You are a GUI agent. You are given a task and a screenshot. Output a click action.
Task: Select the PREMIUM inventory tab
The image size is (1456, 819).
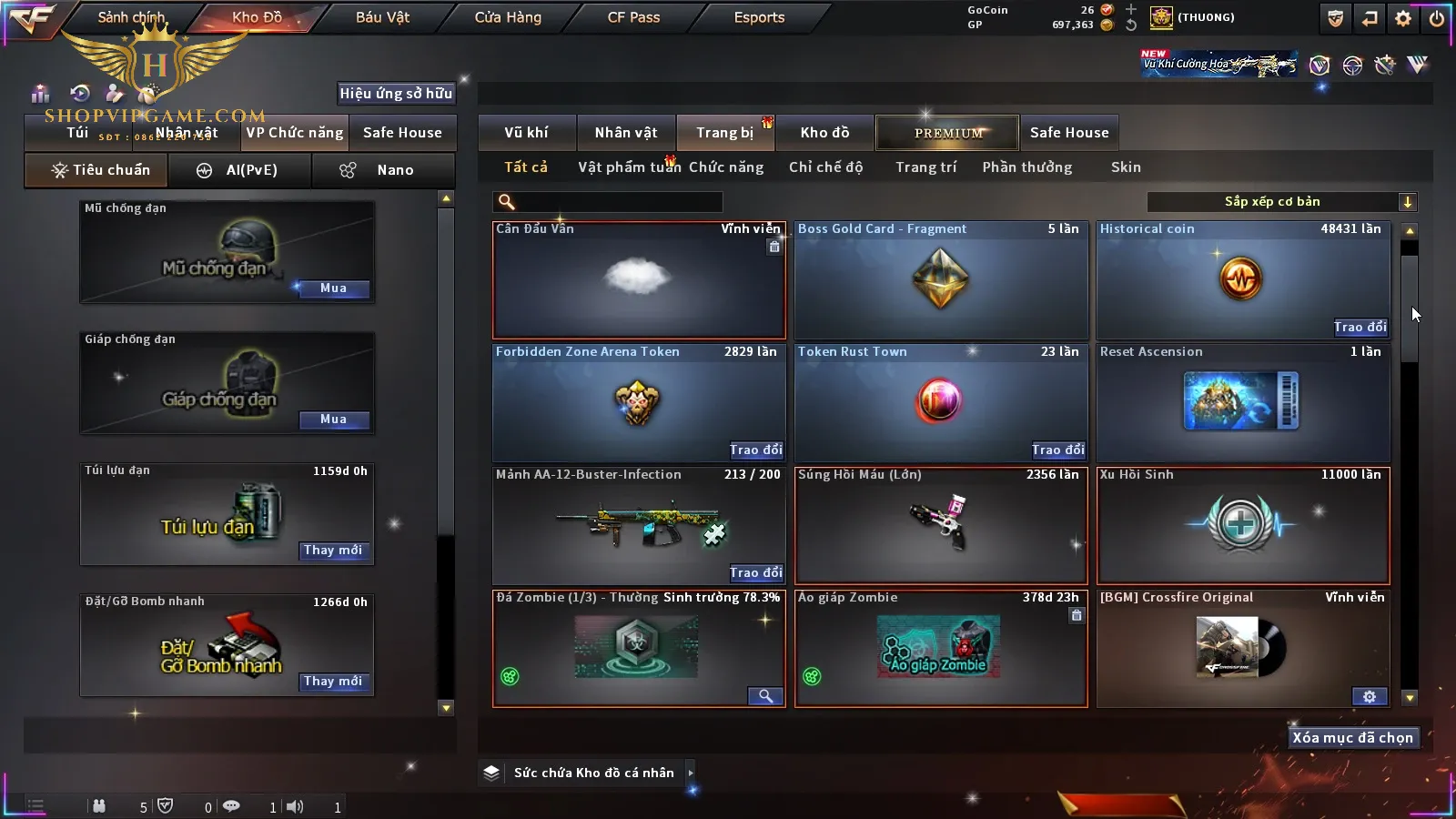pyautogui.click(x=947, y=133)
